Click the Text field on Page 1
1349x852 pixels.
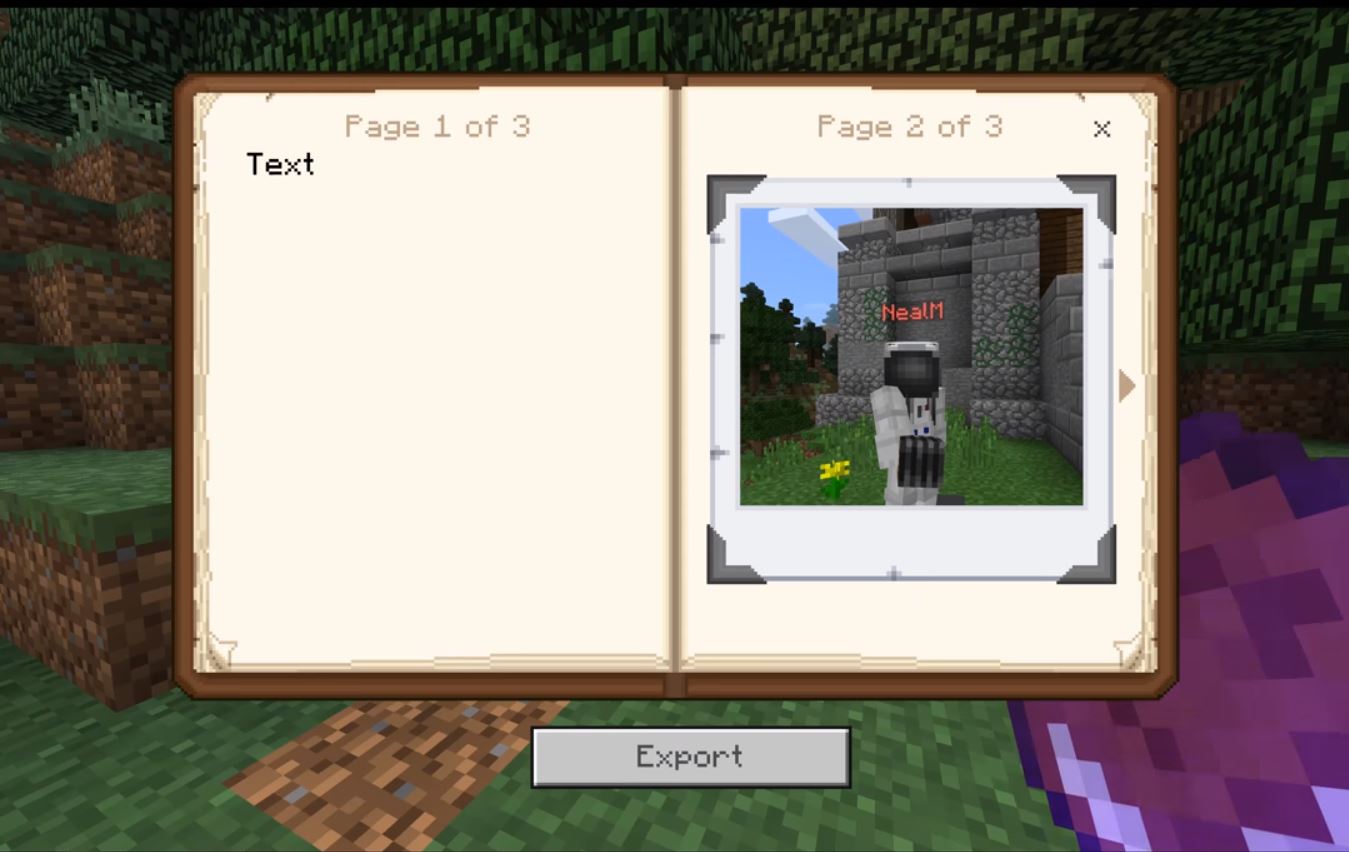point(281,165)
